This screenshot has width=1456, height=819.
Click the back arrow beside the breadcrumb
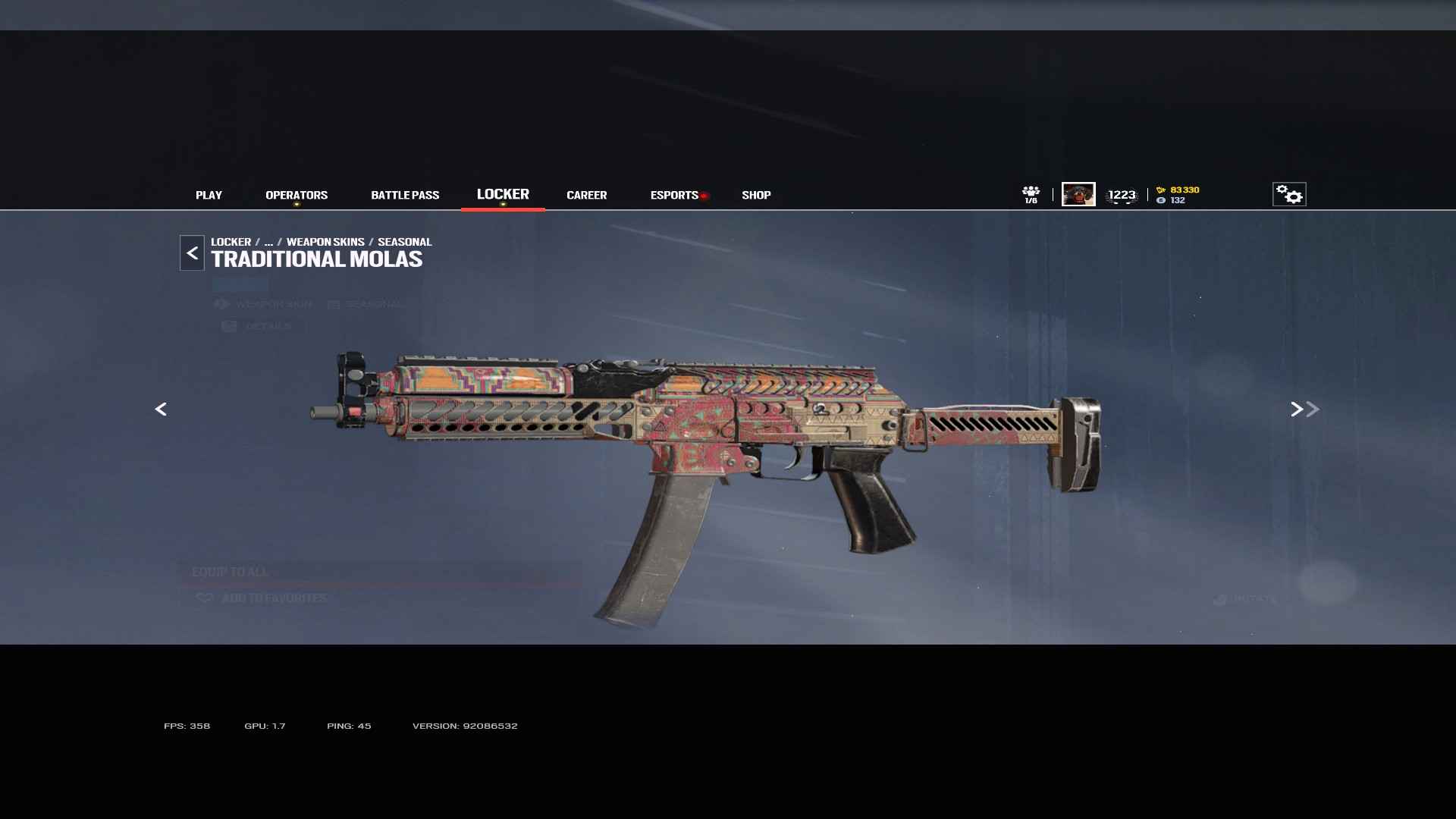pos(192,253)
